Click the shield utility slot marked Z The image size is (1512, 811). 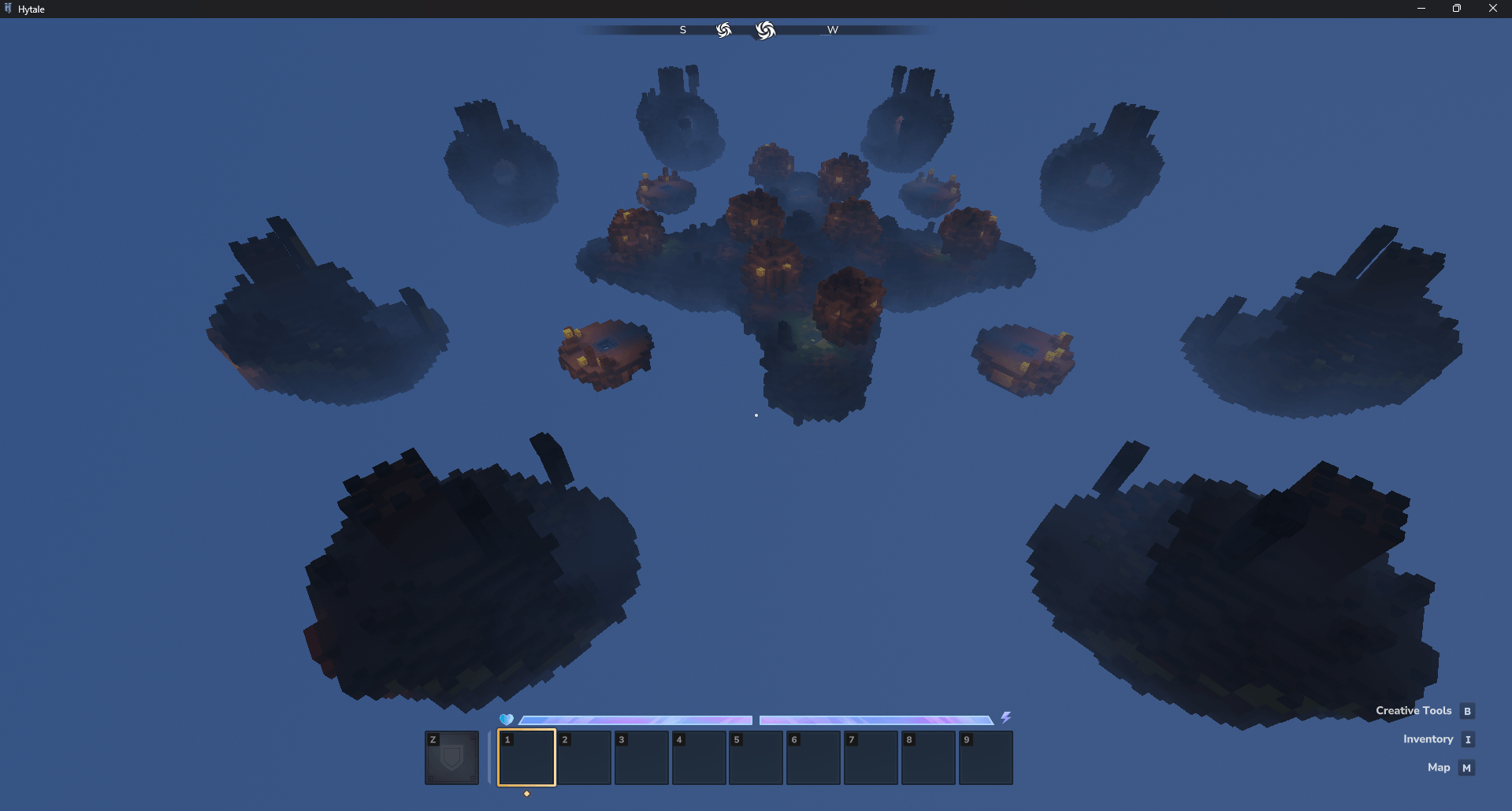point(451,757)
